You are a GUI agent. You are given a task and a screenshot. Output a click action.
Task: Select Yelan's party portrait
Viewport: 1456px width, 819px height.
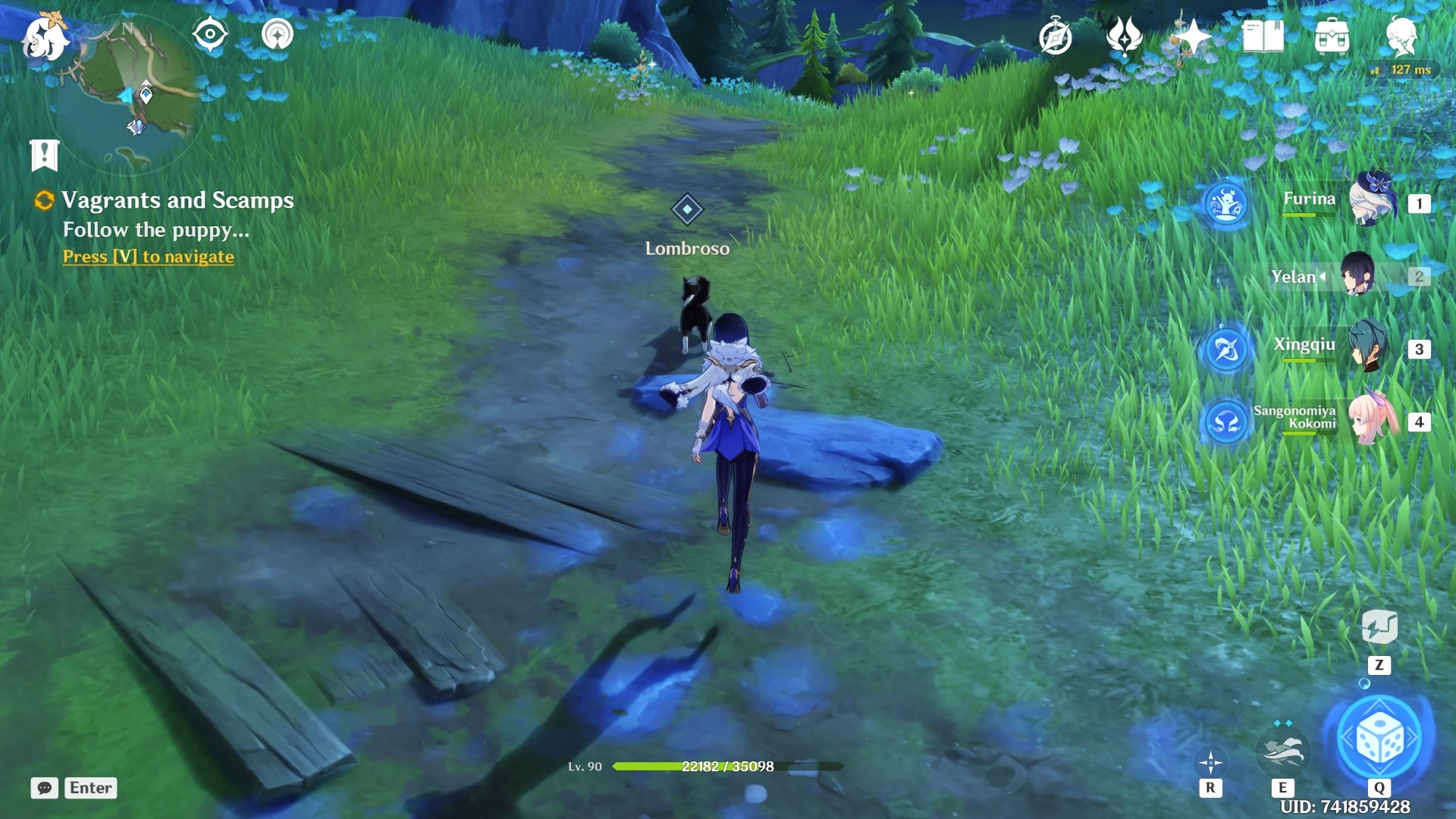pyautogui.click(x=1357, y=275)
